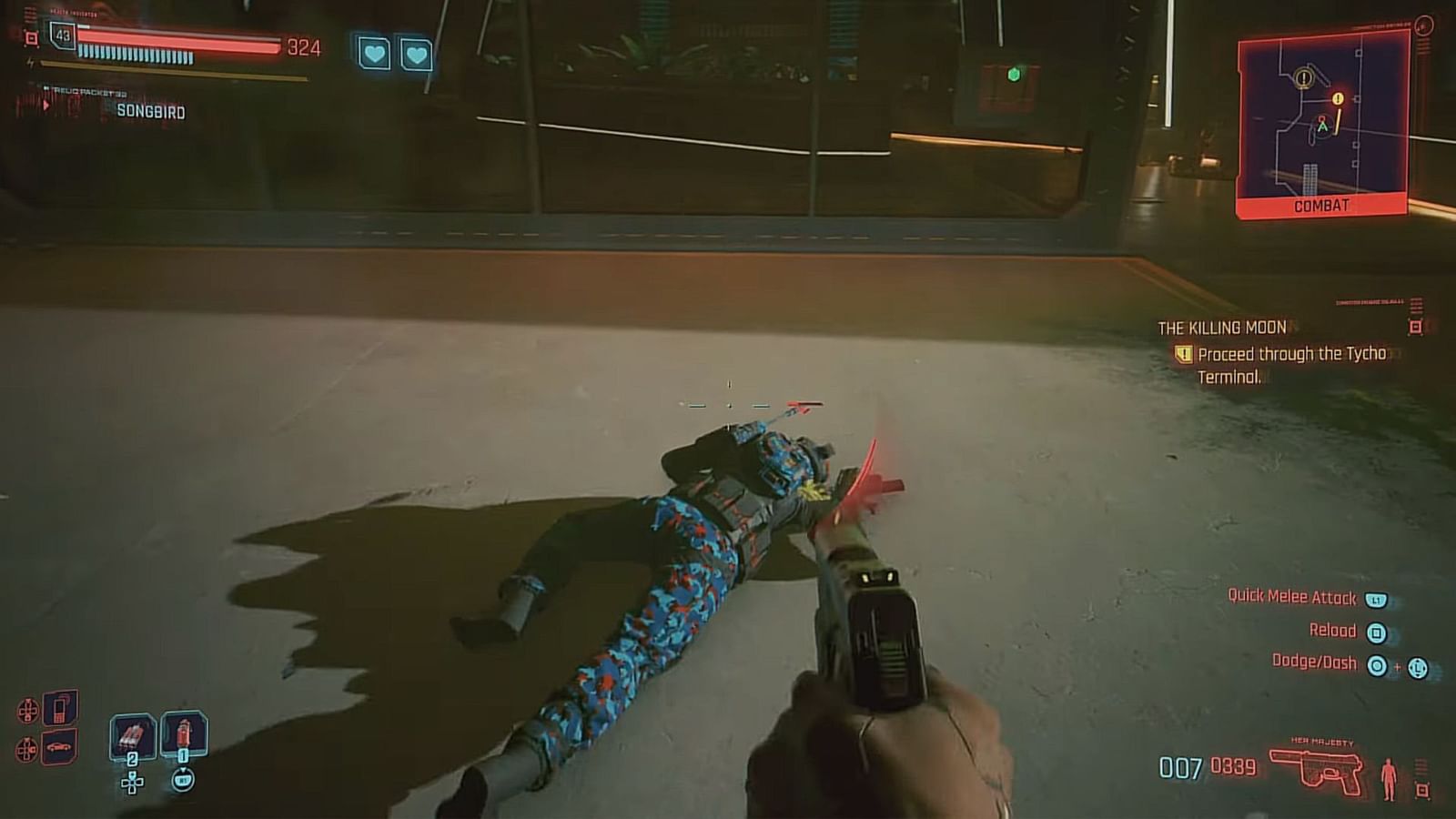The width and height of the screenshot is (1456, 819).
Task: Expand the D-pad down quickslot selector
Action: pos(131,784)
